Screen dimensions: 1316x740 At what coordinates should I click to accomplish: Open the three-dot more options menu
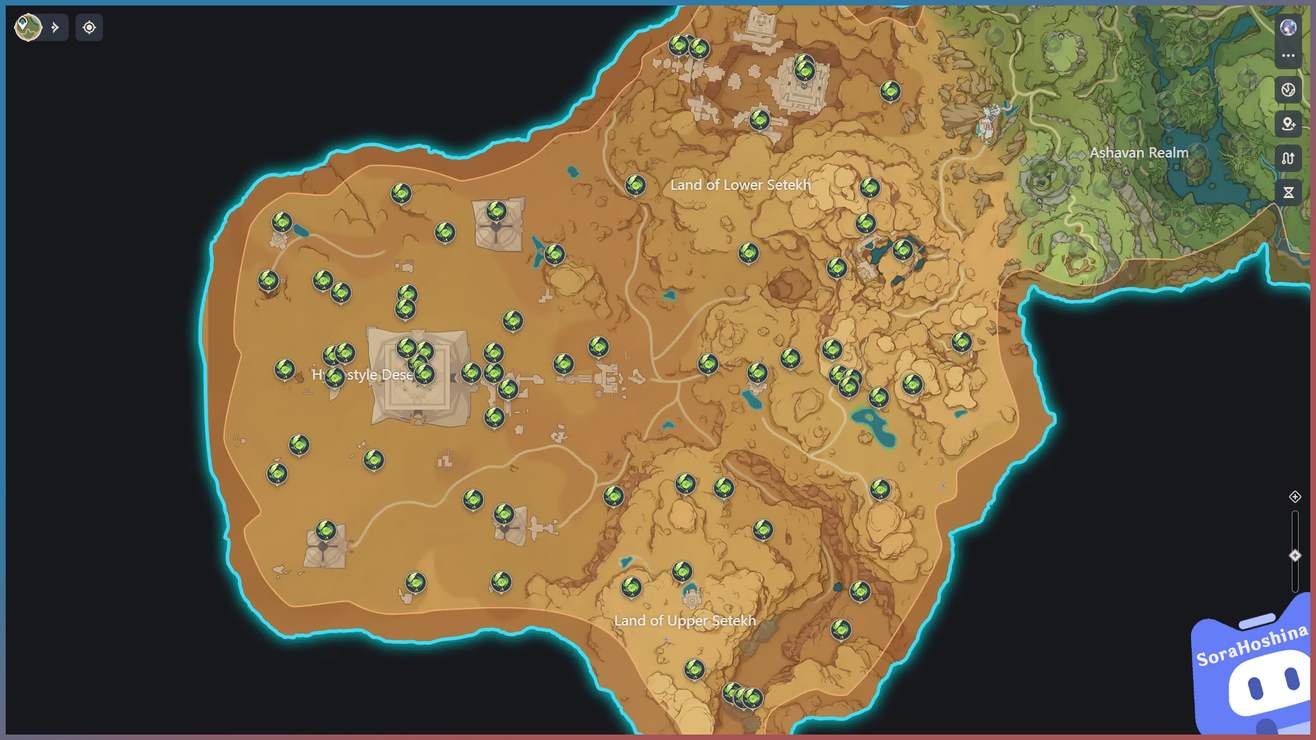(x=1288, y=55)
